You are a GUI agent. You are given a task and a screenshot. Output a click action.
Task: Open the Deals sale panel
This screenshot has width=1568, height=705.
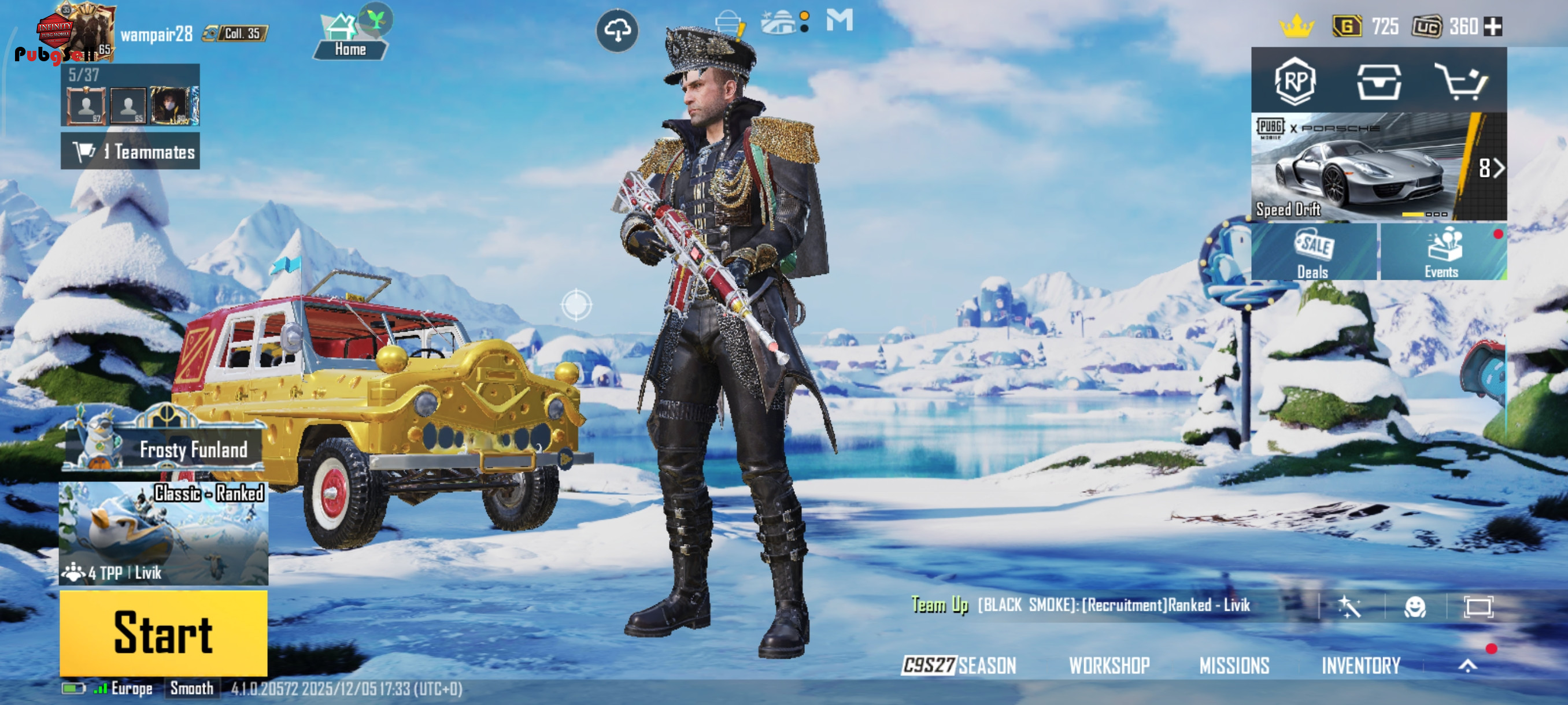coord(1314,252)
